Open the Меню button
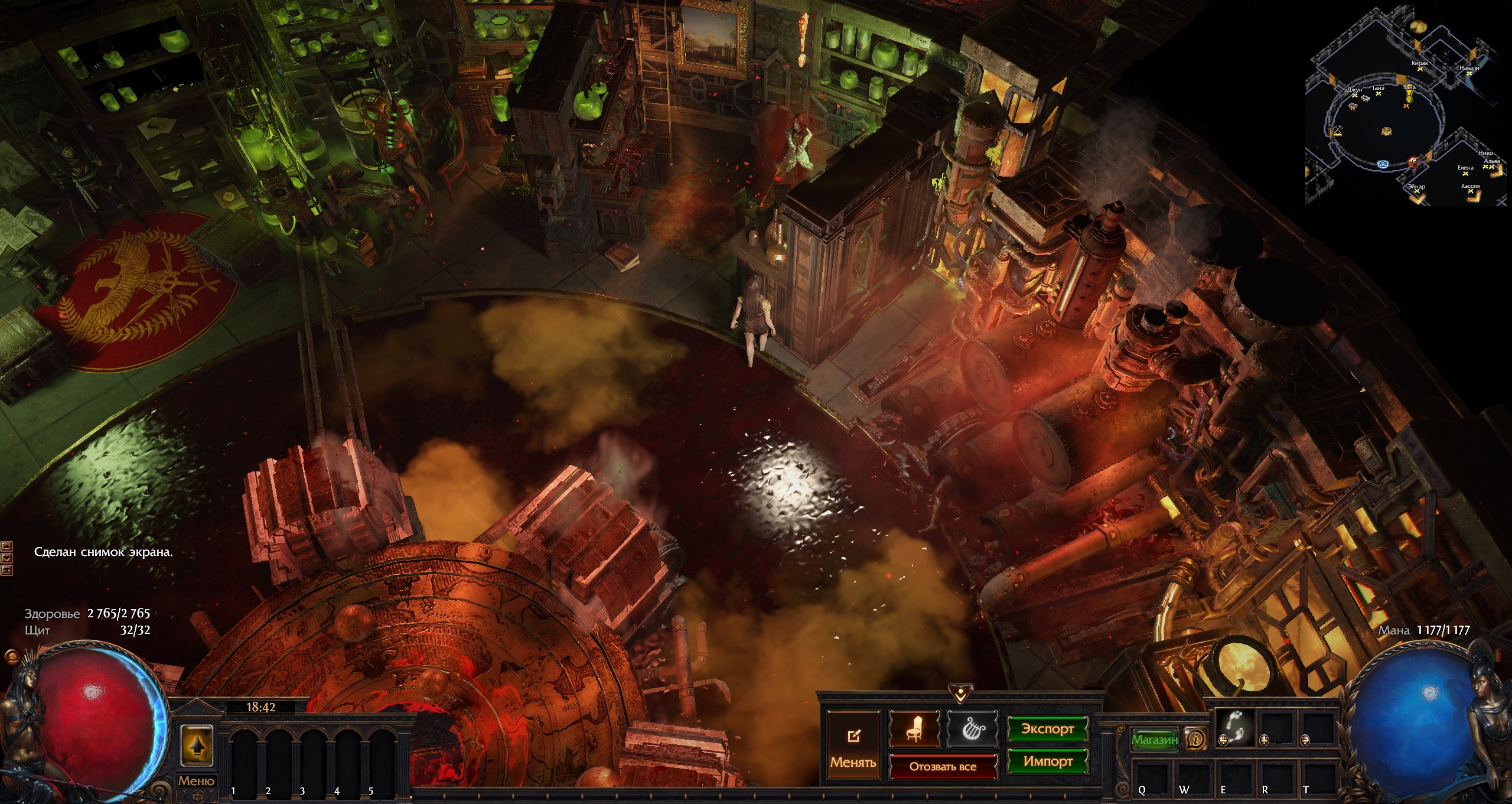This screenshot has width=1512, height=804. click(x=196, y=781)
